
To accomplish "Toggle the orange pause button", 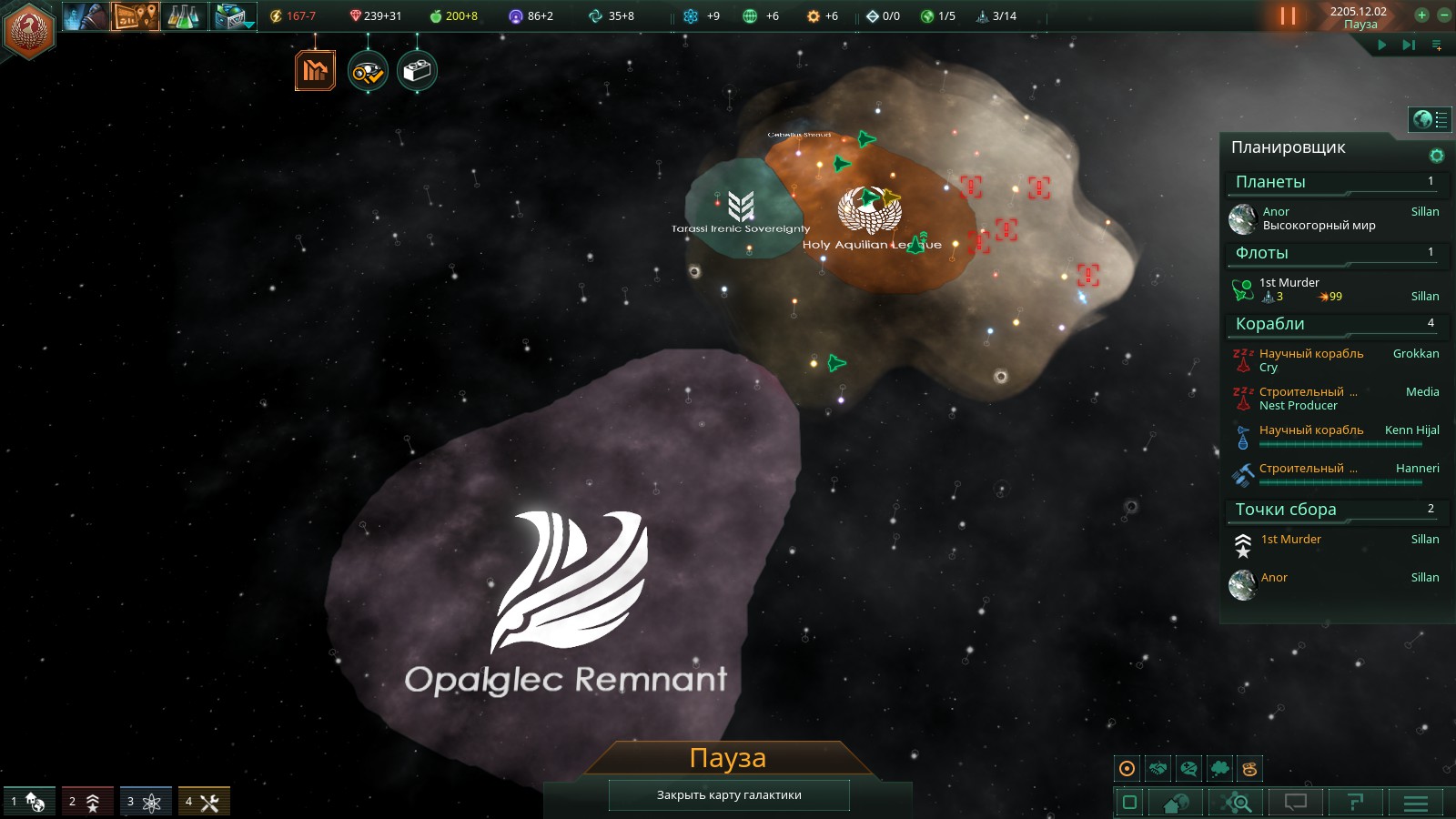I will click(x=1288, y=16).
